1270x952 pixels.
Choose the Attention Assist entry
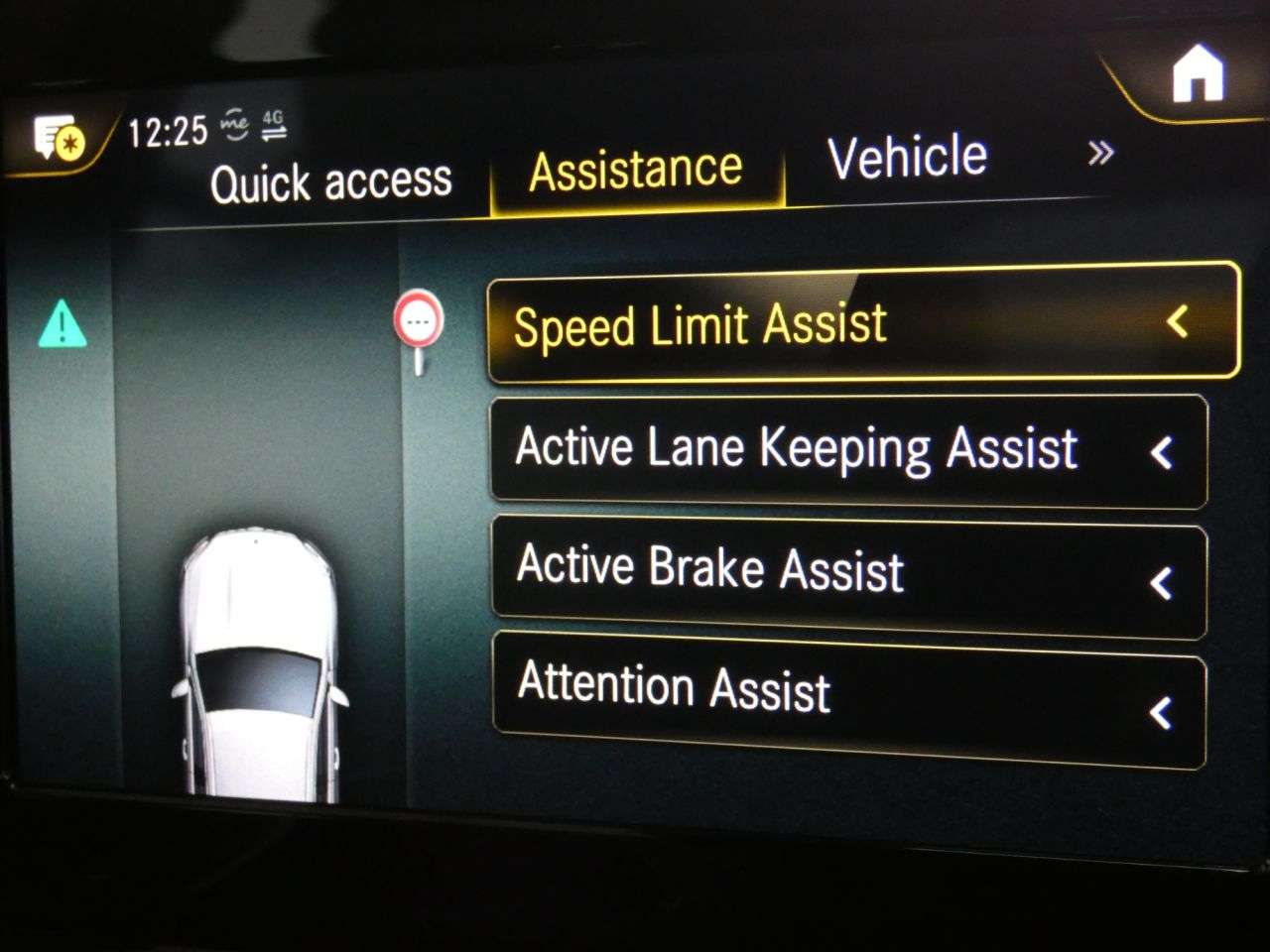pyautogui.click(x=847, y=696)
